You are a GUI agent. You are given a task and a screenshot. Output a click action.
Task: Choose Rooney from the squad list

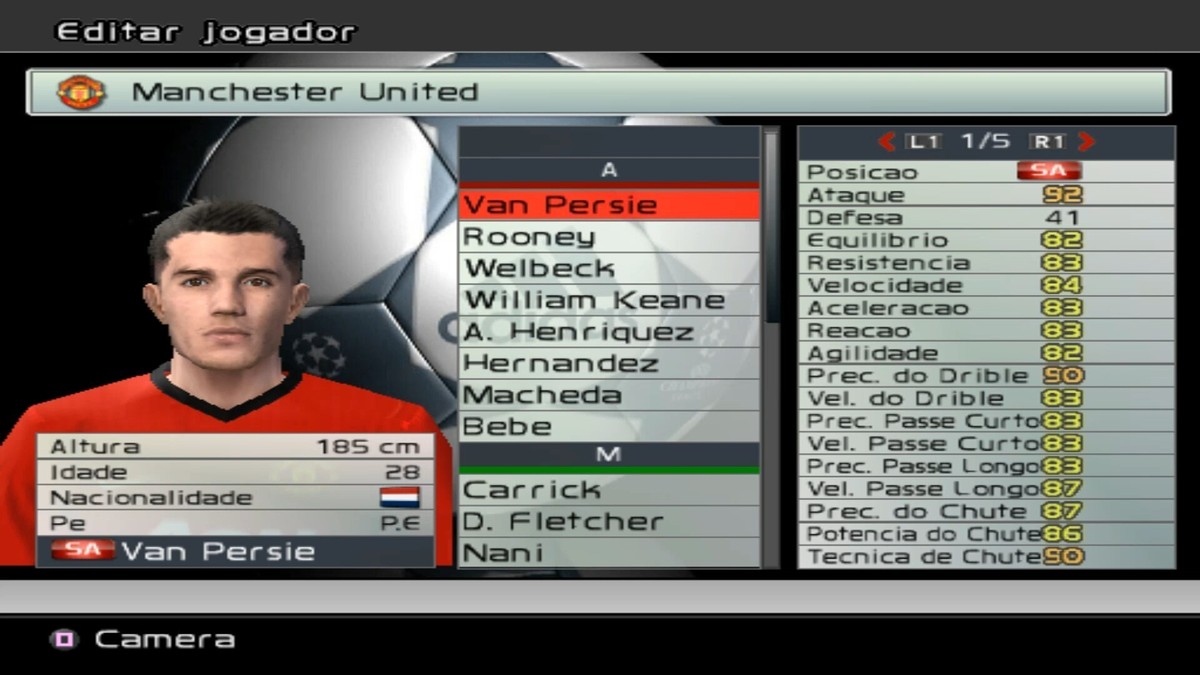point(609,237)
